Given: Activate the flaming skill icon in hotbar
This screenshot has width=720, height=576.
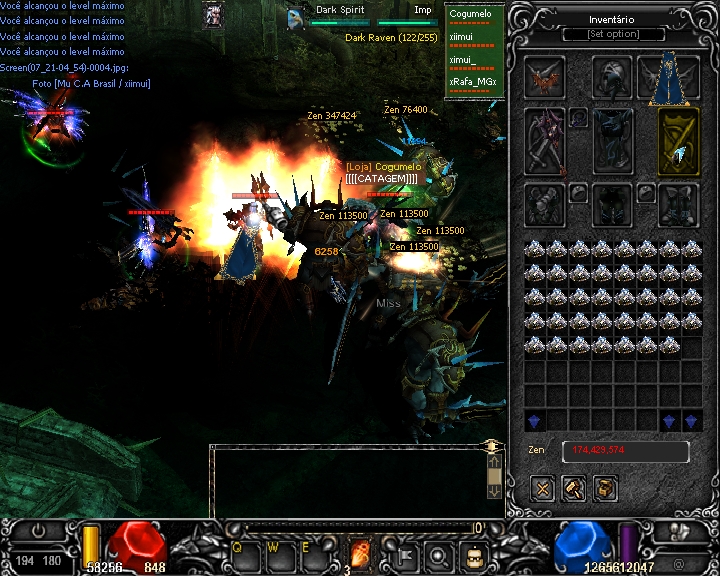Looking at the screenshot, I should point(360,553).
